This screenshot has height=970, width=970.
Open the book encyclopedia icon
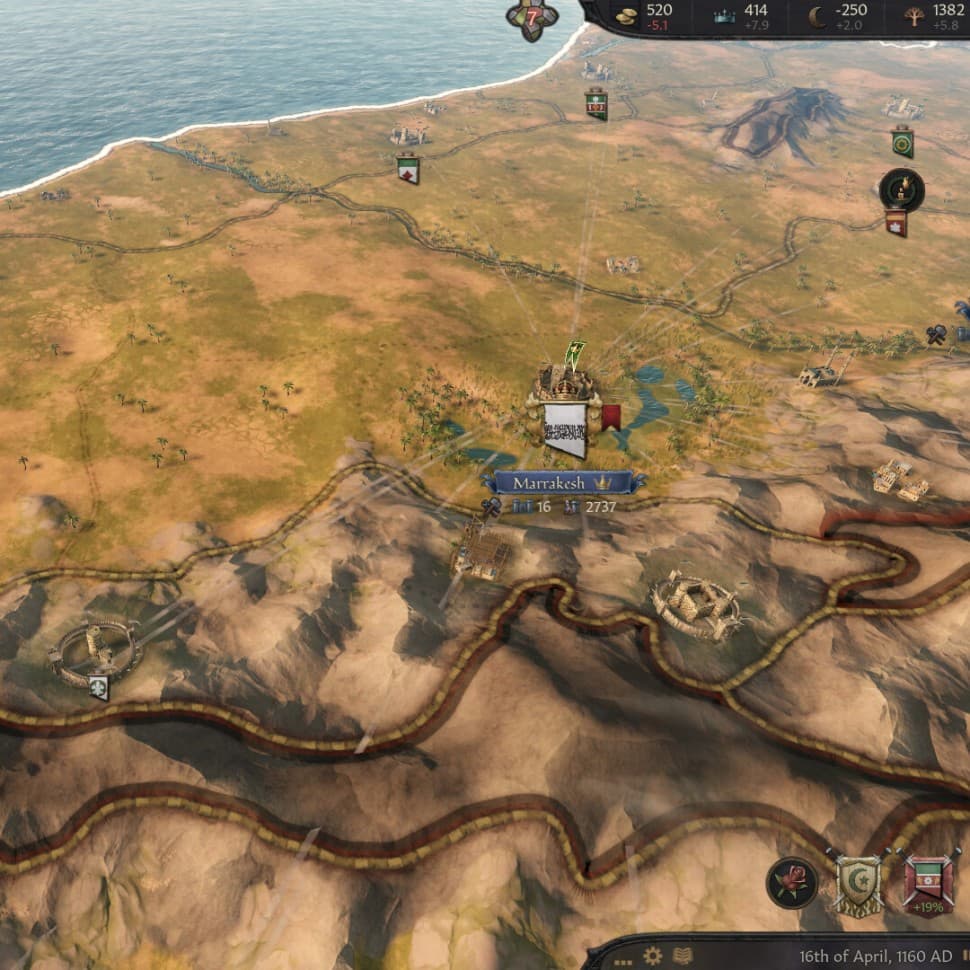[x=683, y=954]
